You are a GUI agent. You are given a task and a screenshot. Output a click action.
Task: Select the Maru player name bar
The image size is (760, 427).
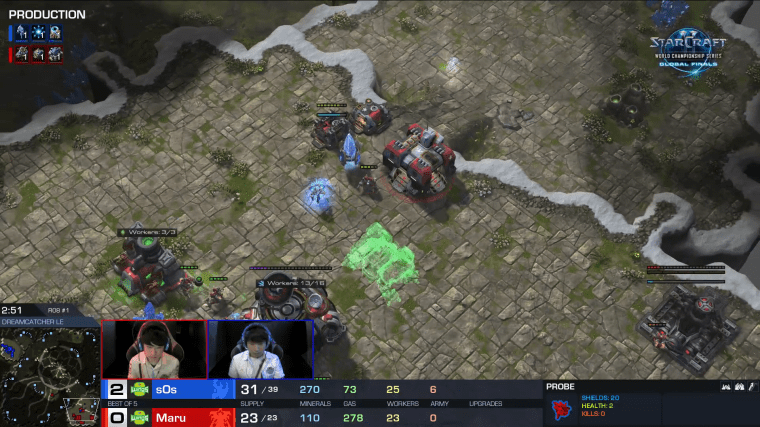180,416
